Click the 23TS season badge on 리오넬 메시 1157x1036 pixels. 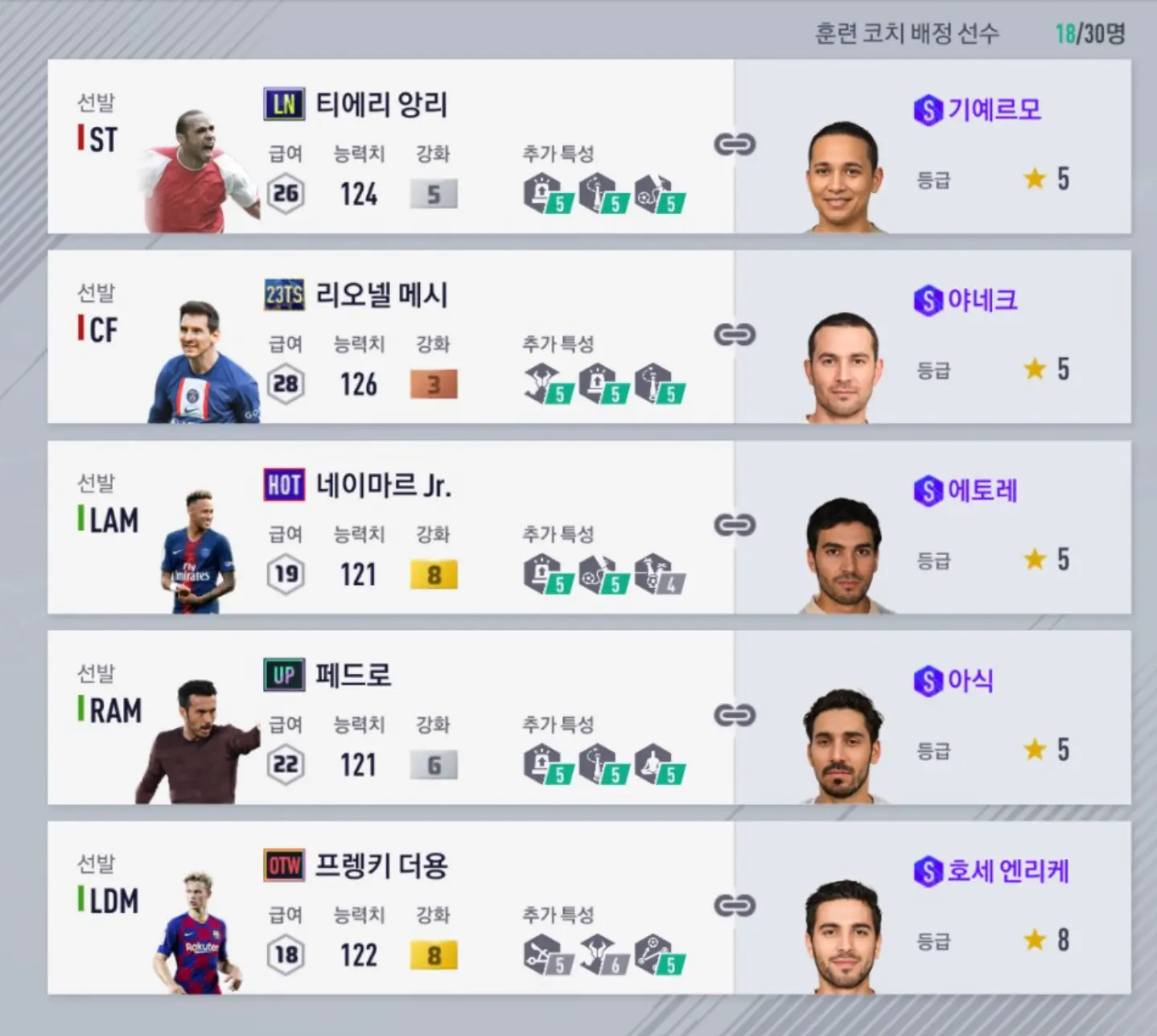coord(283,295)
